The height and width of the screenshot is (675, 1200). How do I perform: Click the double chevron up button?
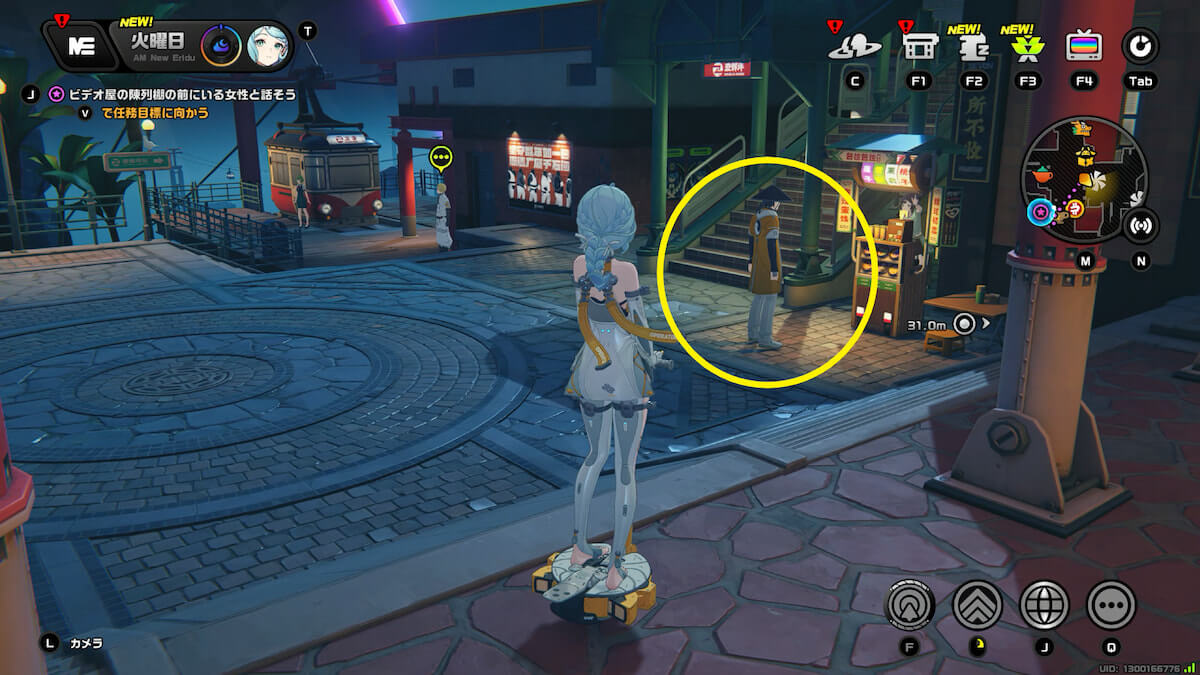click(x=977, y=604)
